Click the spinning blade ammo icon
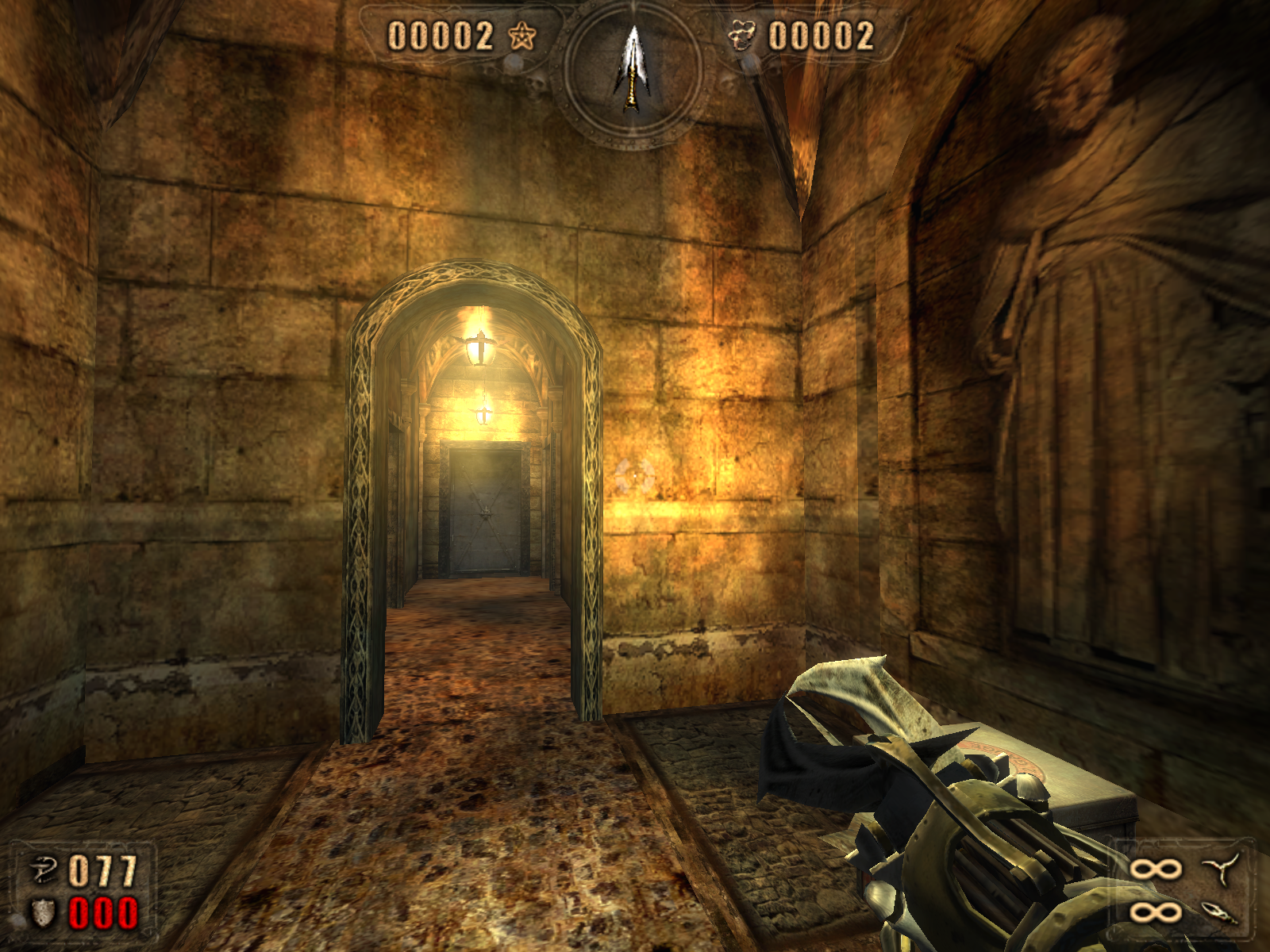This screenshot has width=1270, height=952. click(1222, 869)
